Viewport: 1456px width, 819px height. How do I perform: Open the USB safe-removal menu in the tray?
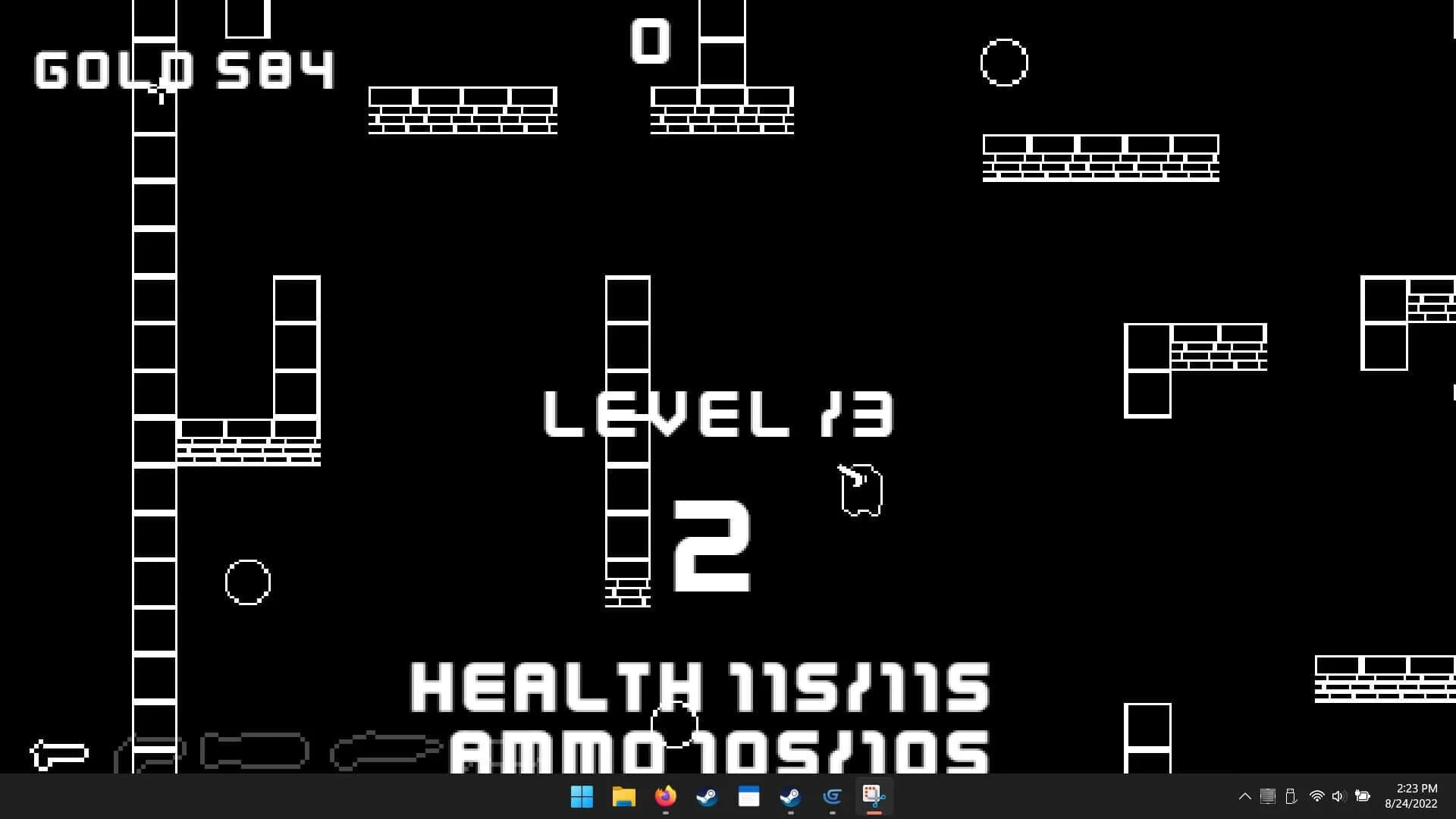[x=1291, y=796]
